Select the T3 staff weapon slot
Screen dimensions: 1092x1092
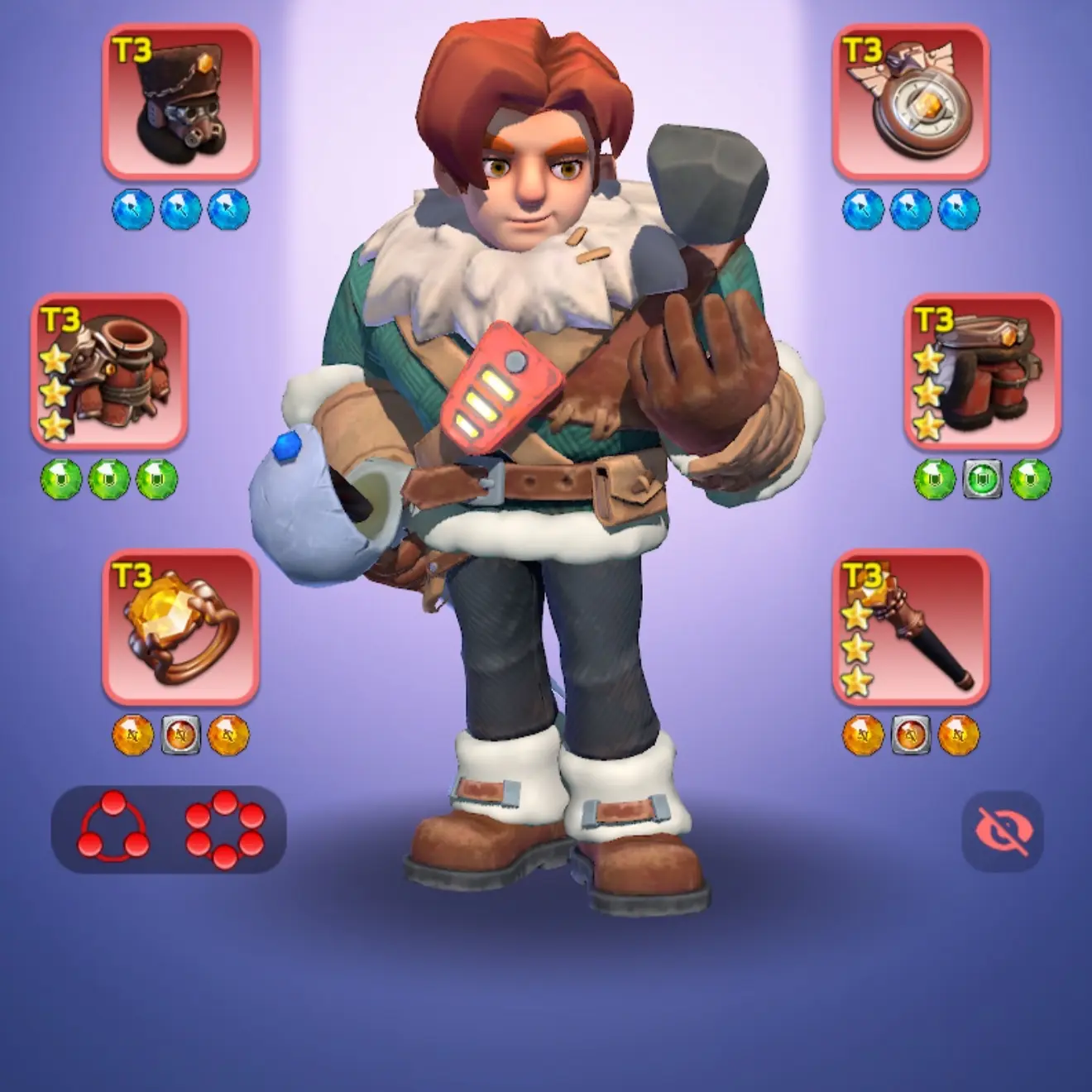click(910, 627)
